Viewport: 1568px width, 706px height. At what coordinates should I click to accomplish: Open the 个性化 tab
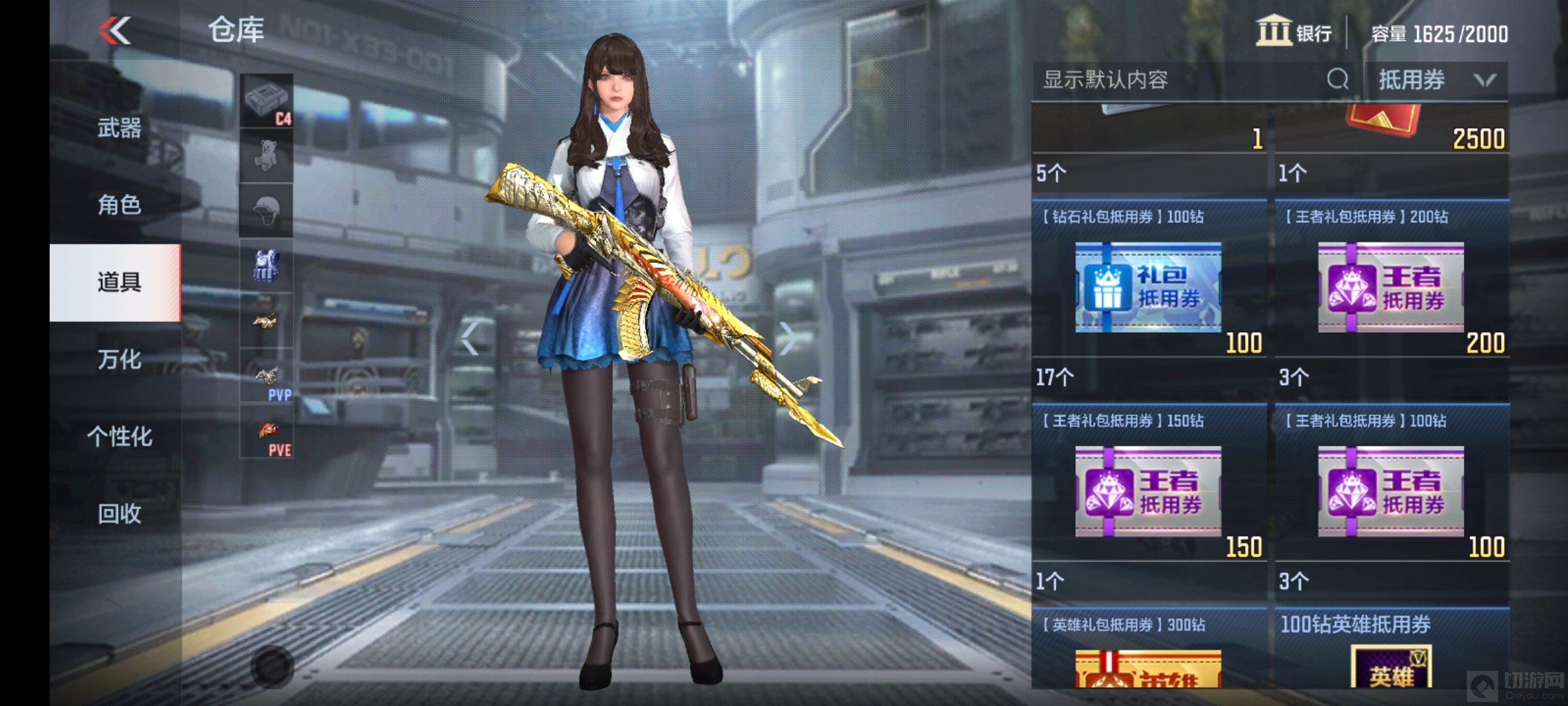(x=119, y=436)
